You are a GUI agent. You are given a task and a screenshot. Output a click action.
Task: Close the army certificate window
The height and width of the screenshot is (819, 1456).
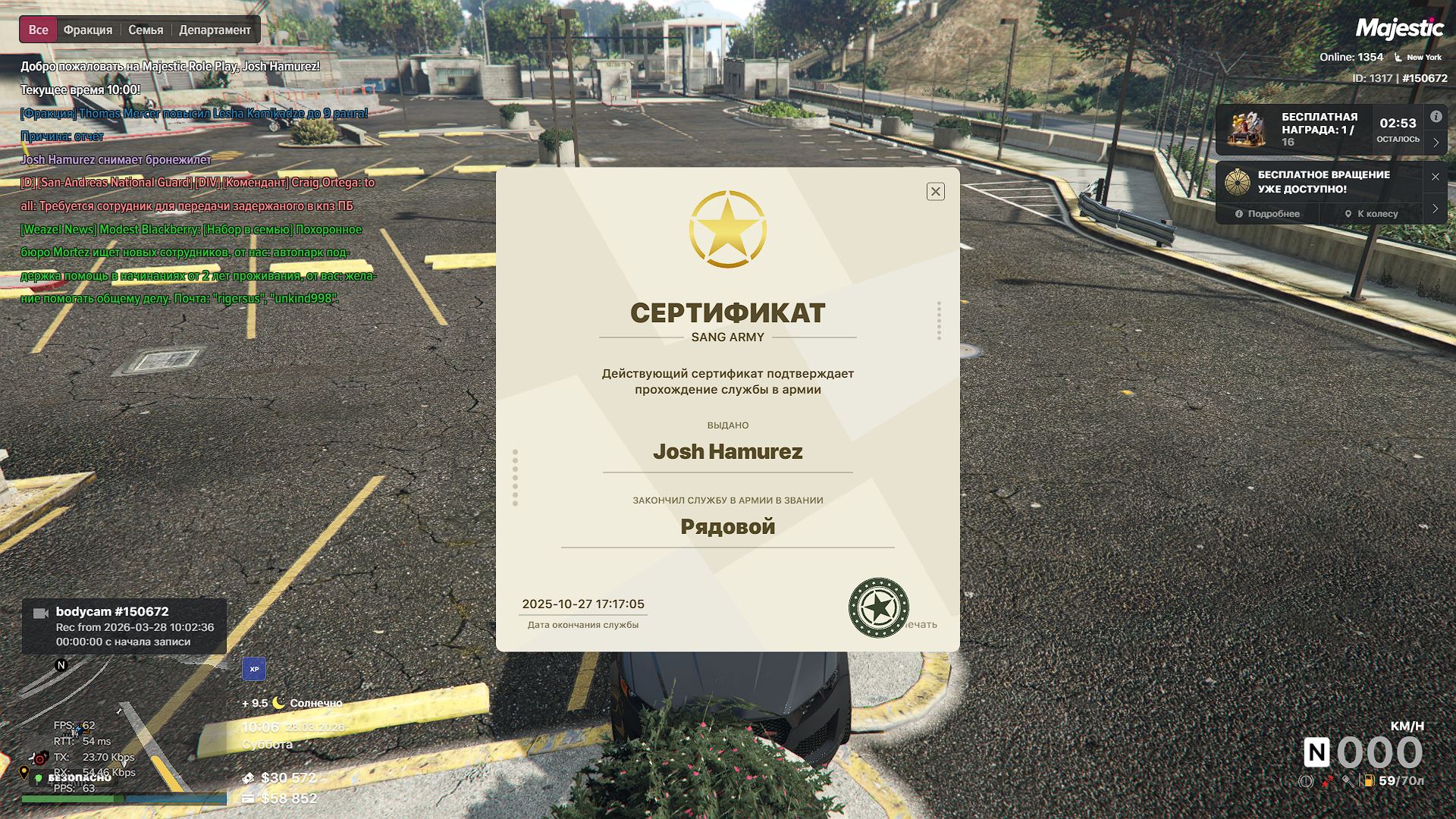click(935, 192)
